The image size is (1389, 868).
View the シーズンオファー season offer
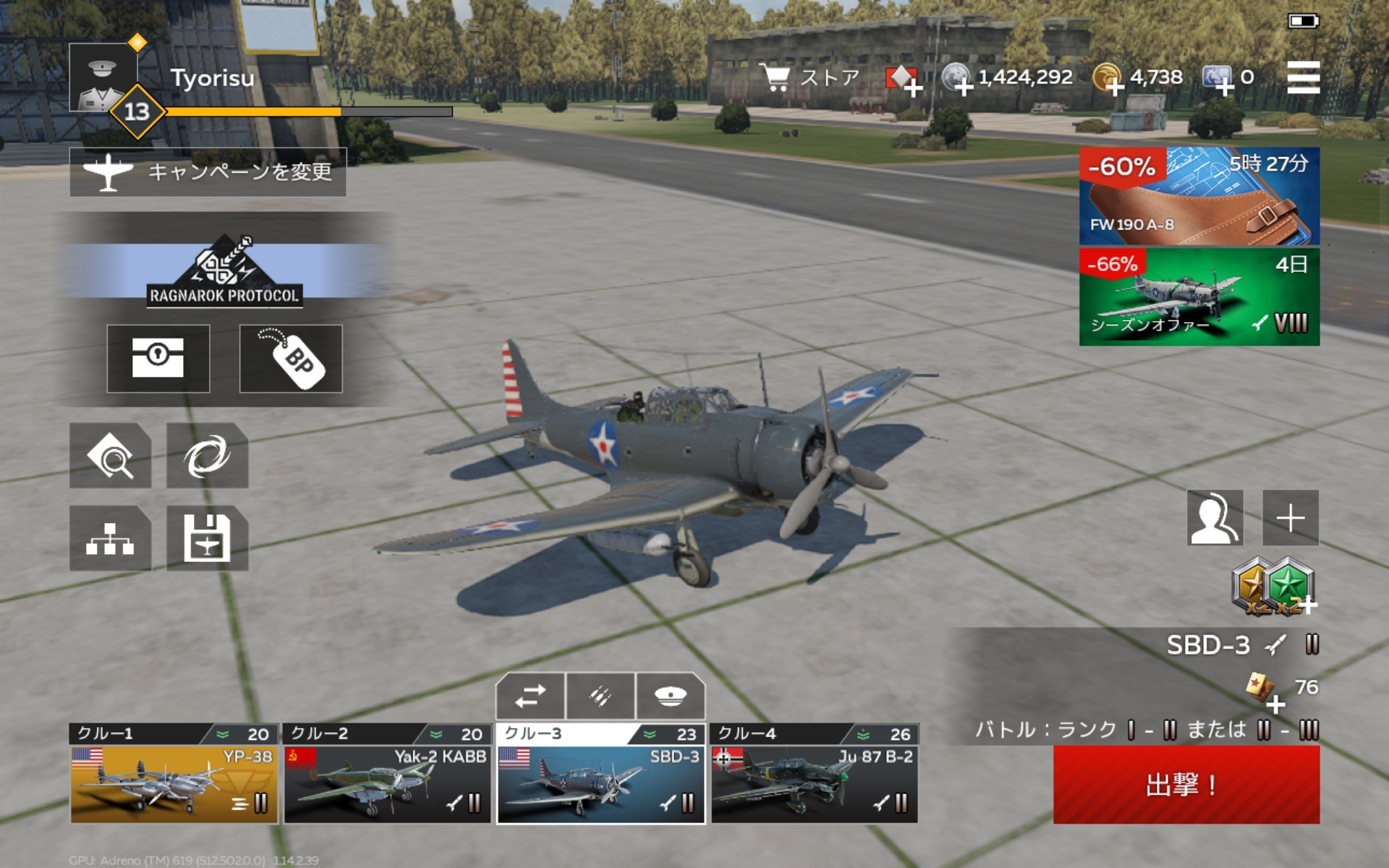(x=1199, y=297)
